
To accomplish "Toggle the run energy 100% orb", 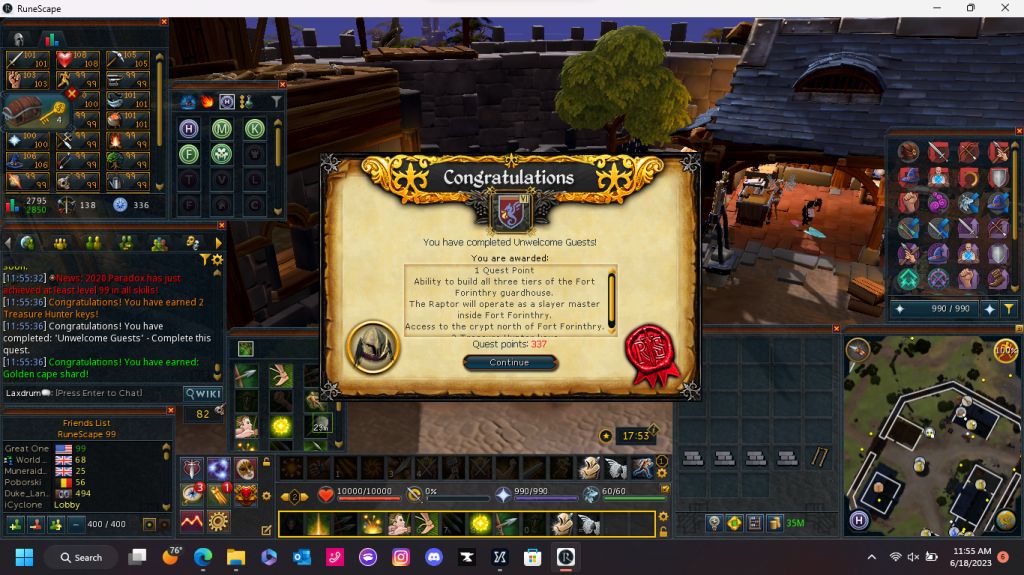I will [x=1004, y=350].
